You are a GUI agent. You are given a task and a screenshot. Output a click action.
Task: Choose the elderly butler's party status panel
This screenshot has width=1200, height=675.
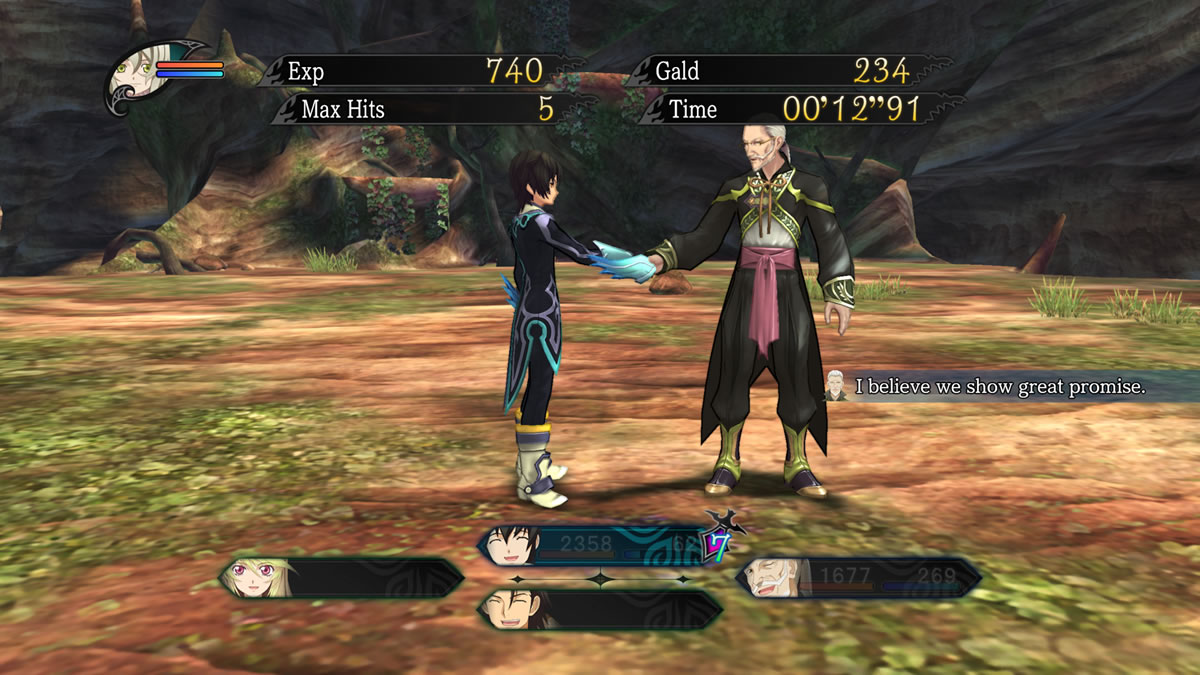tap(859, 578)
